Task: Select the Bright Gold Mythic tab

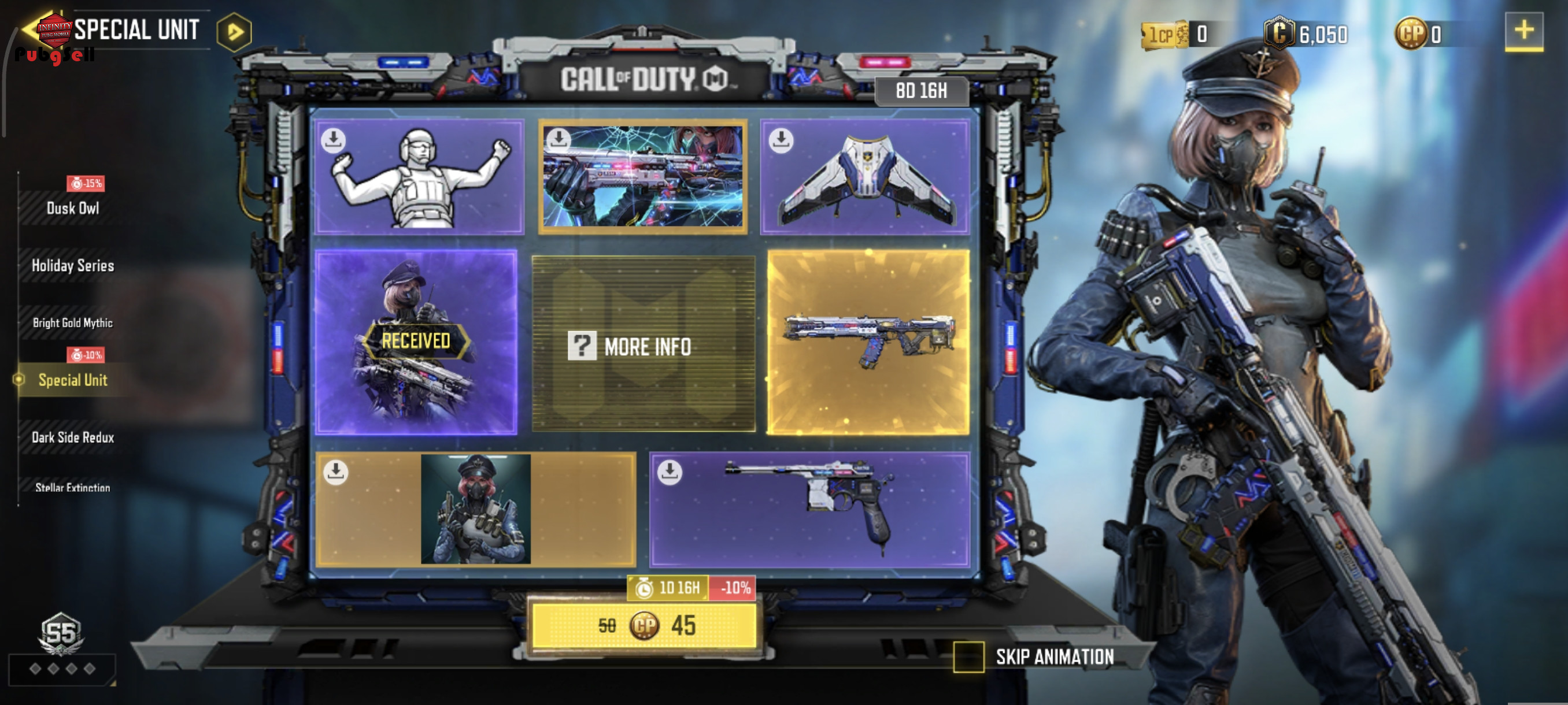Action: point(73,322)
